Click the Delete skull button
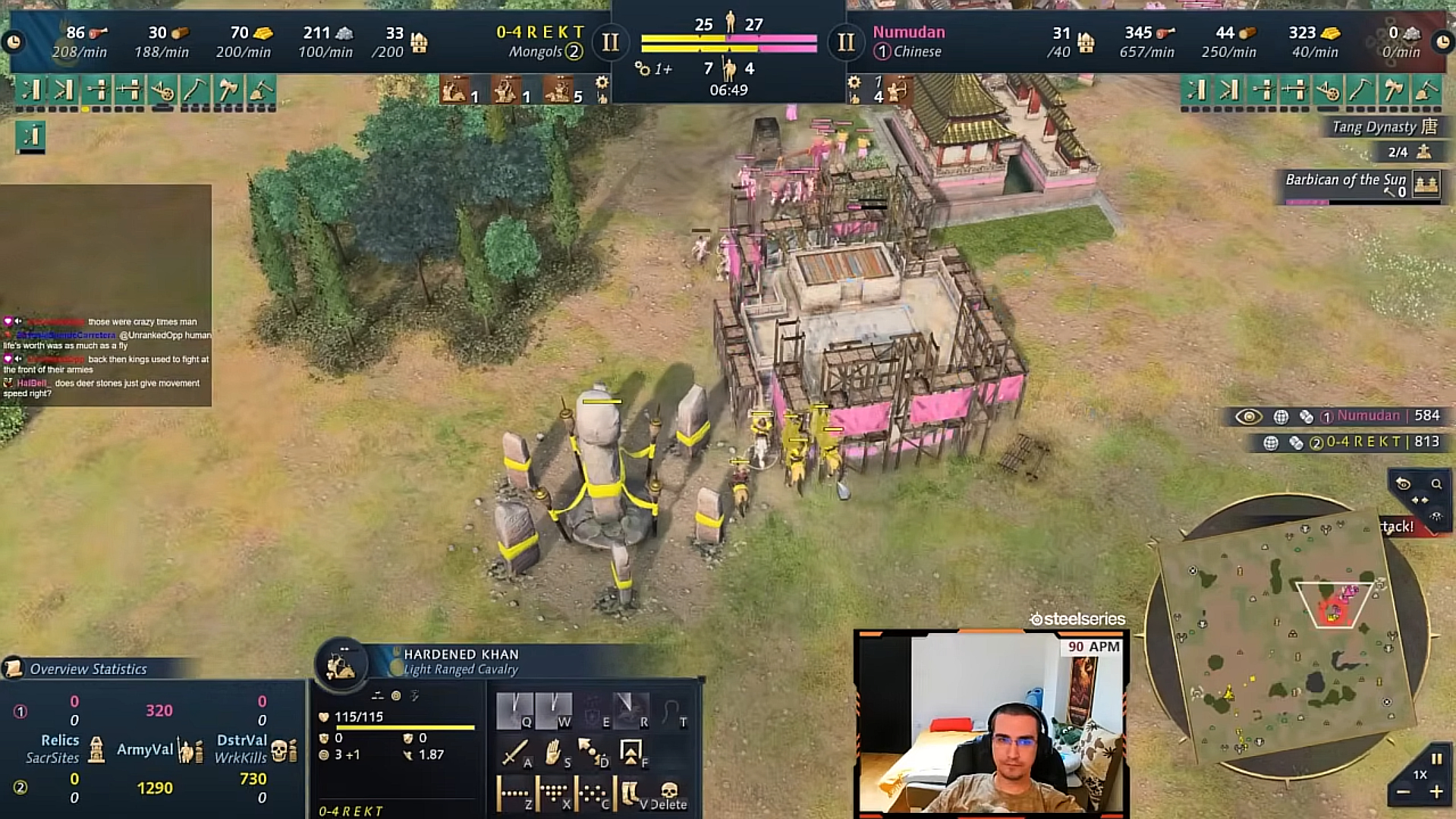This screenshot has width=1456, height=819. (668, 794)
